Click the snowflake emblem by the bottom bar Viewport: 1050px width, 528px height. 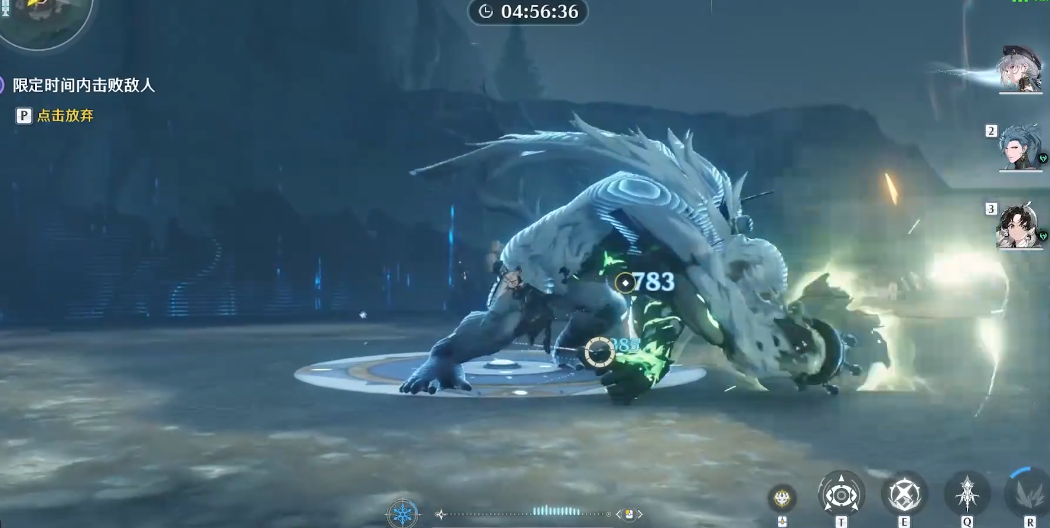[x=403, y=514]
